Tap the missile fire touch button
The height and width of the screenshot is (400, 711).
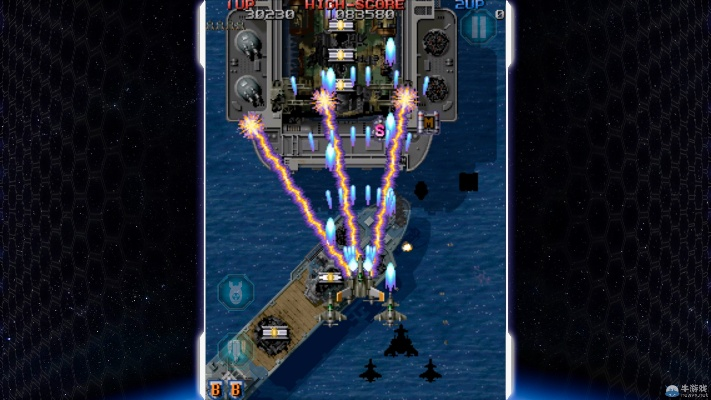[x=236, y=348]
